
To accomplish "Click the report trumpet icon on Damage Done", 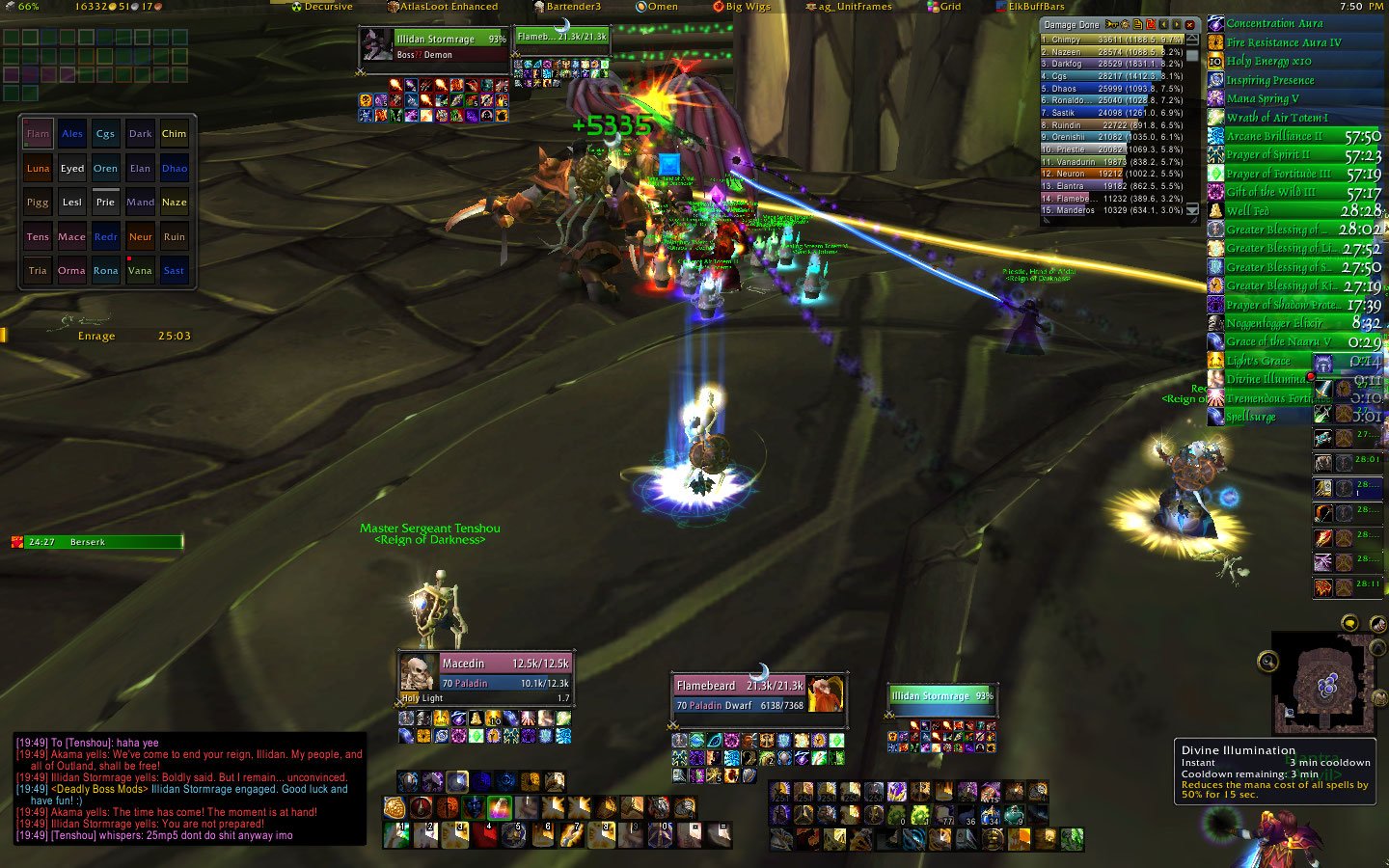I will click(x=1110, y=23).
